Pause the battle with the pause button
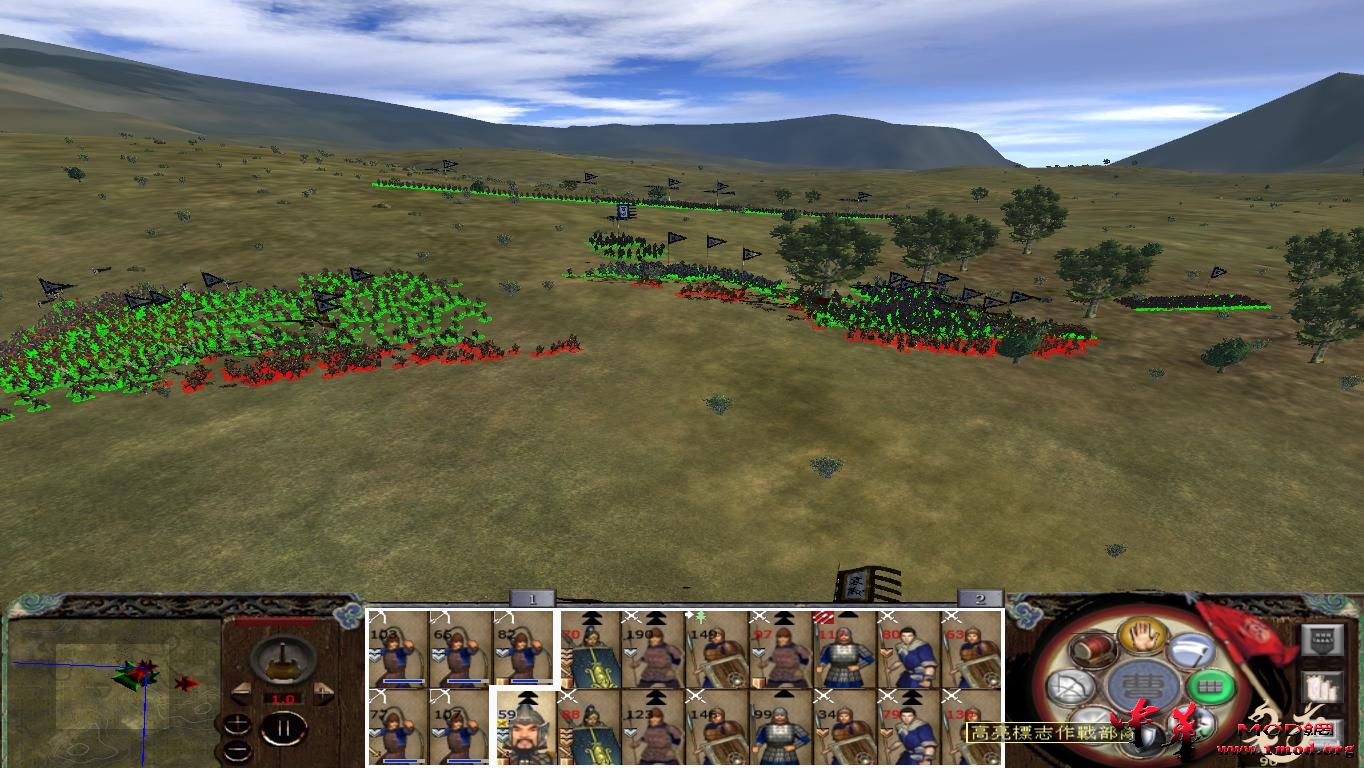The image size is (1364, 768). click(x=284, y=727)
